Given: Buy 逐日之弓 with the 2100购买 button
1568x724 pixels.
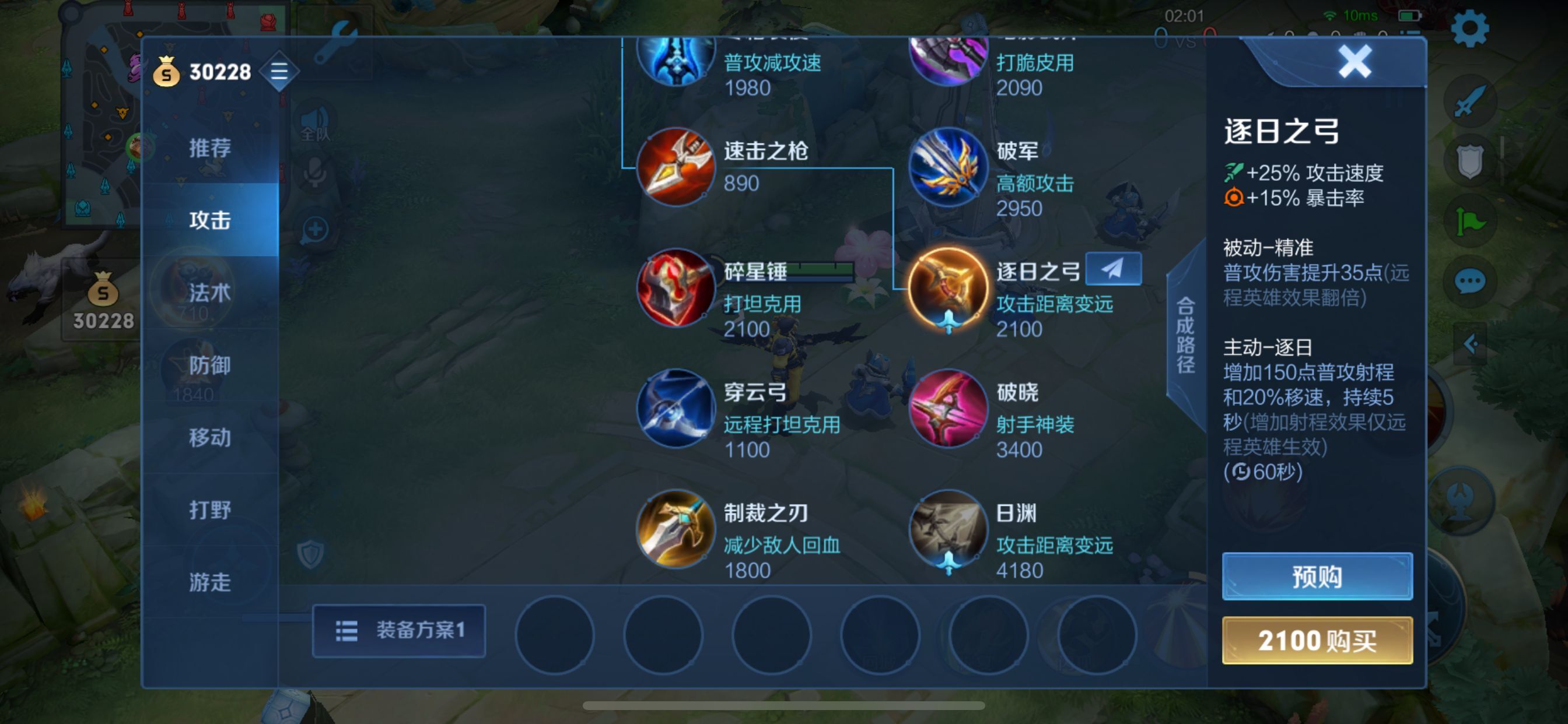Looking at the screenshot, I should [x=1316, y=642].
